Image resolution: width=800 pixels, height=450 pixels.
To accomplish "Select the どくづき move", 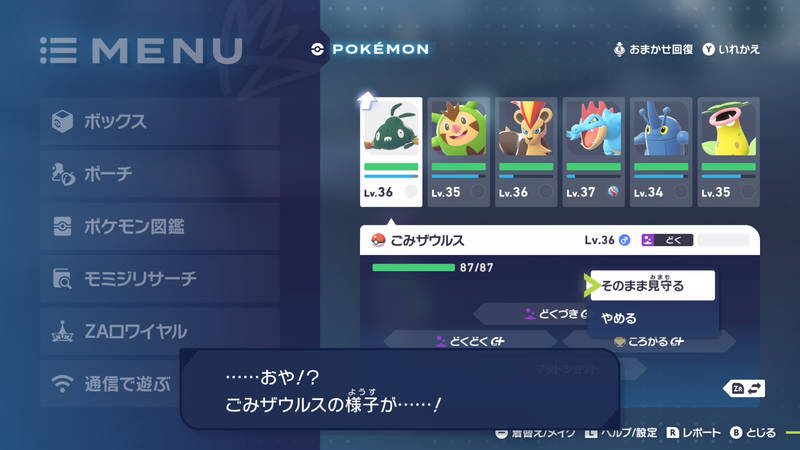I will 553,314.
